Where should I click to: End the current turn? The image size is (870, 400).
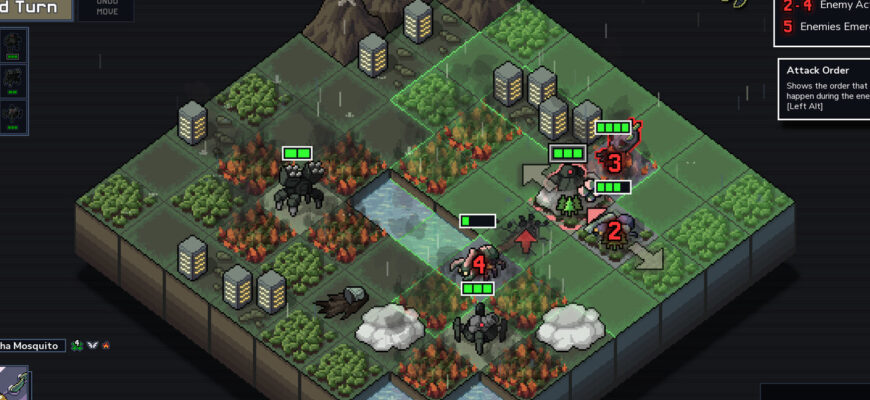coord(35,9)
